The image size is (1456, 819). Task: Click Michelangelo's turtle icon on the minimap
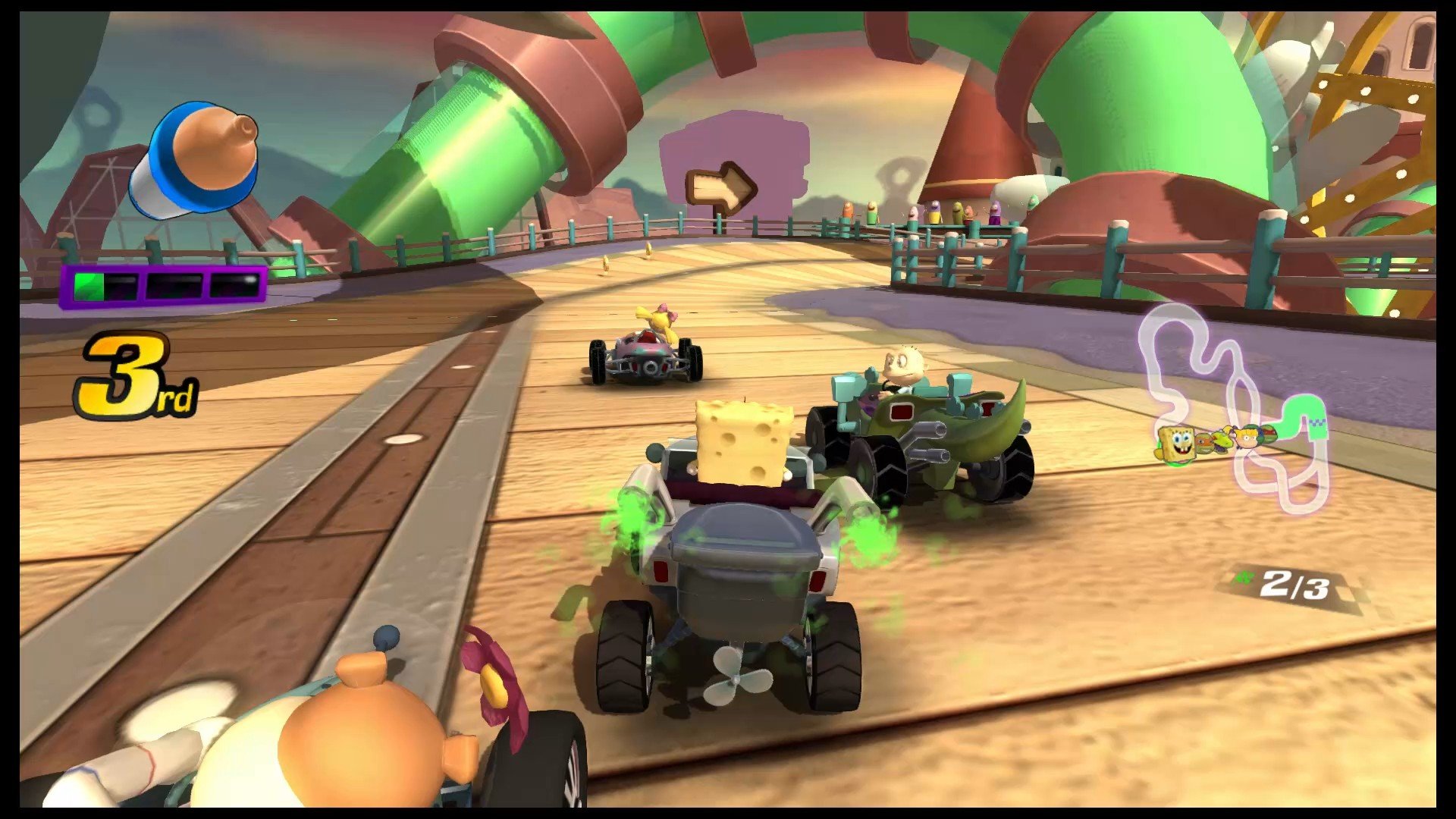(x=1204, y=443)
